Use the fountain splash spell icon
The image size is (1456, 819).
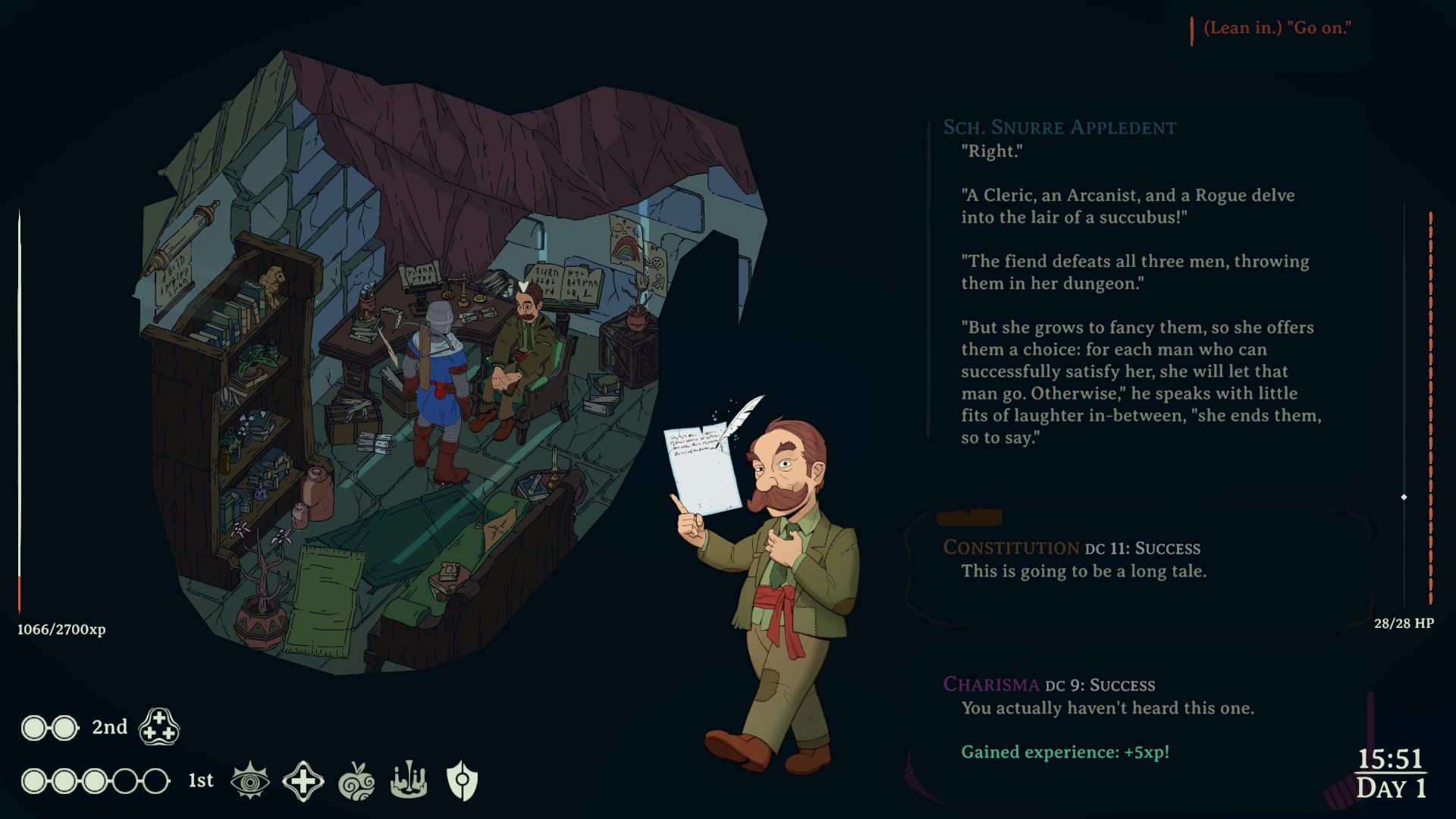409,781
